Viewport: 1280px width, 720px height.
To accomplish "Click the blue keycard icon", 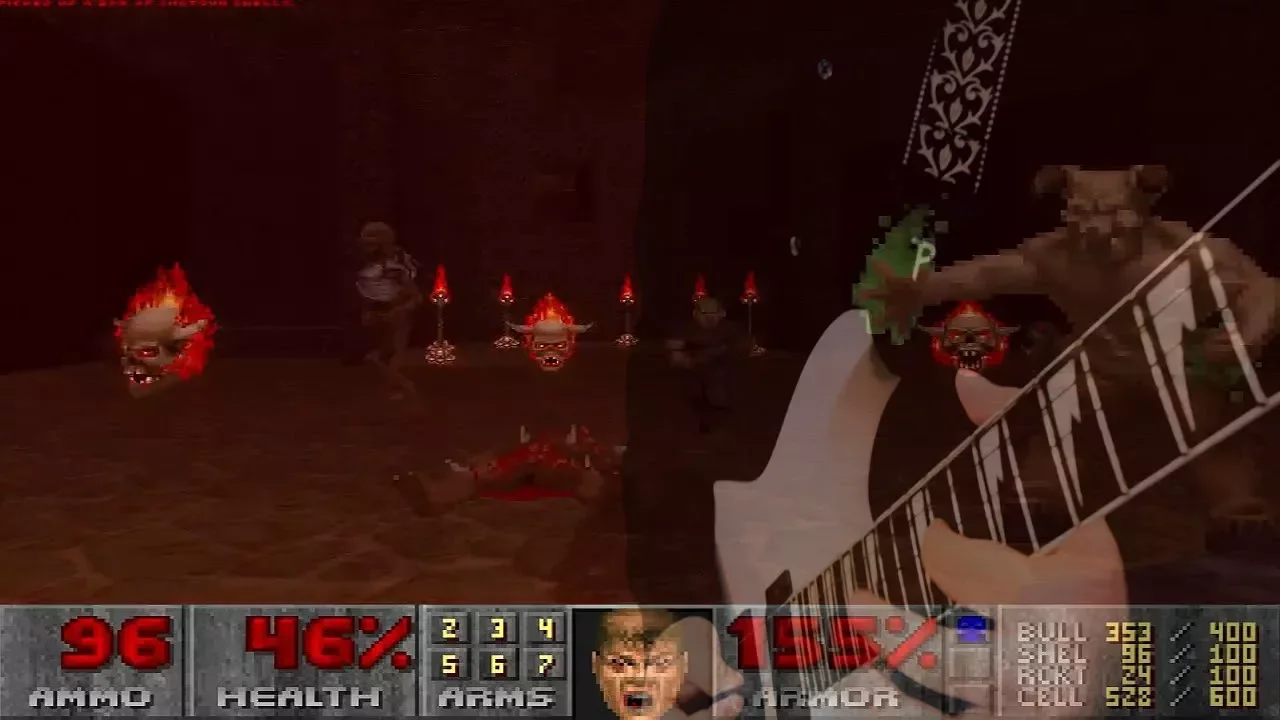I will [970, 629].
